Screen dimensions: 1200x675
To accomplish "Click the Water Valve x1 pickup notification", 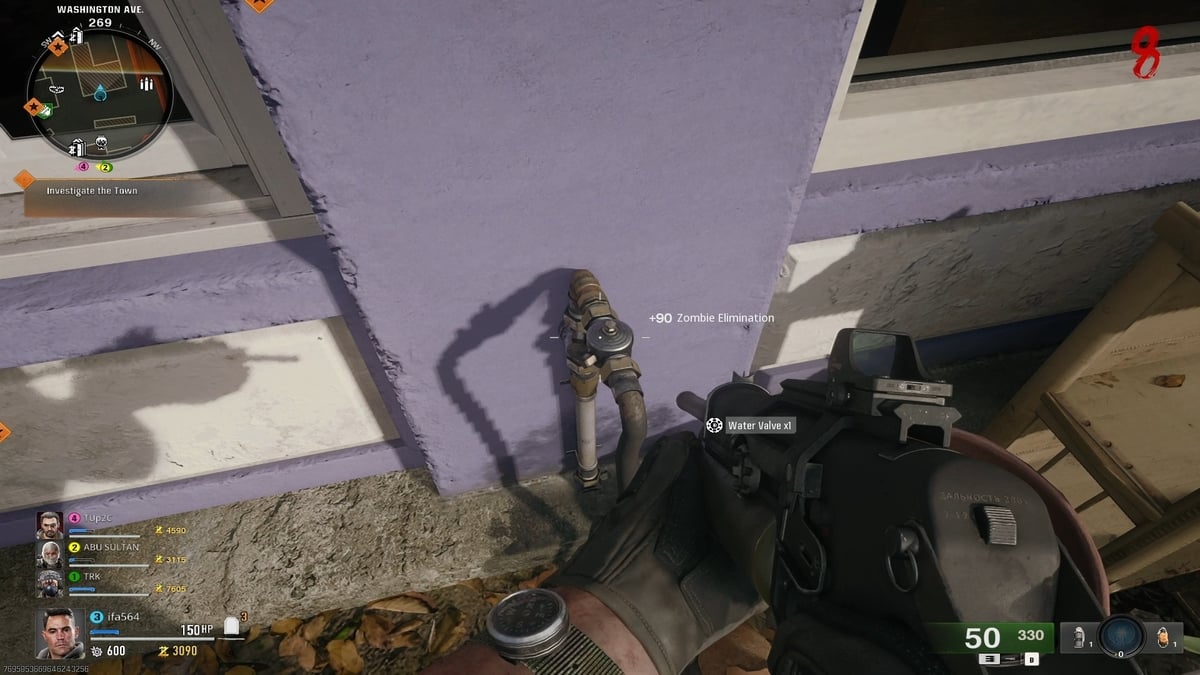I will 750,426.
